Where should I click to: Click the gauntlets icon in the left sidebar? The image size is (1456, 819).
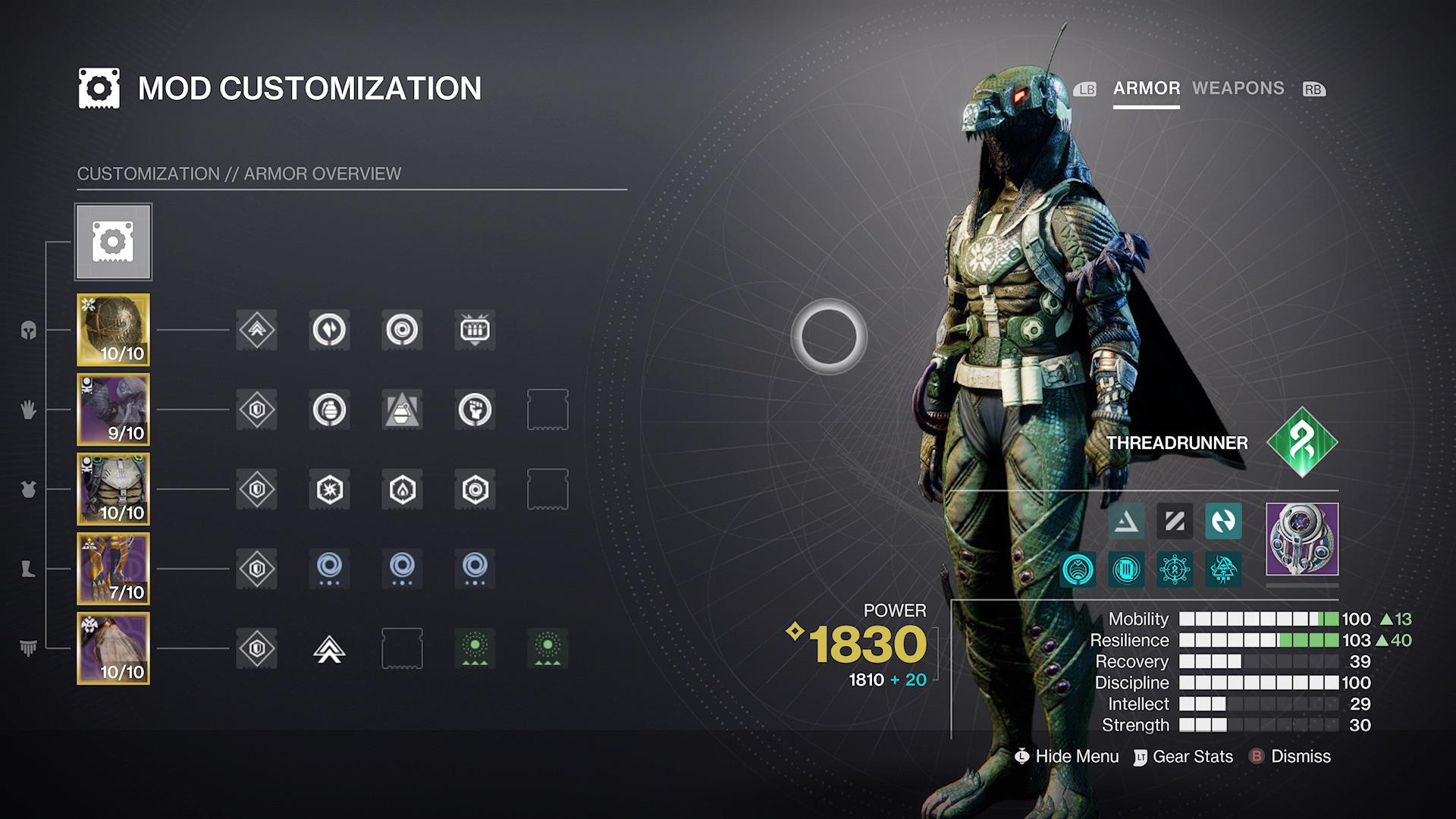click(x=28, y=410)
